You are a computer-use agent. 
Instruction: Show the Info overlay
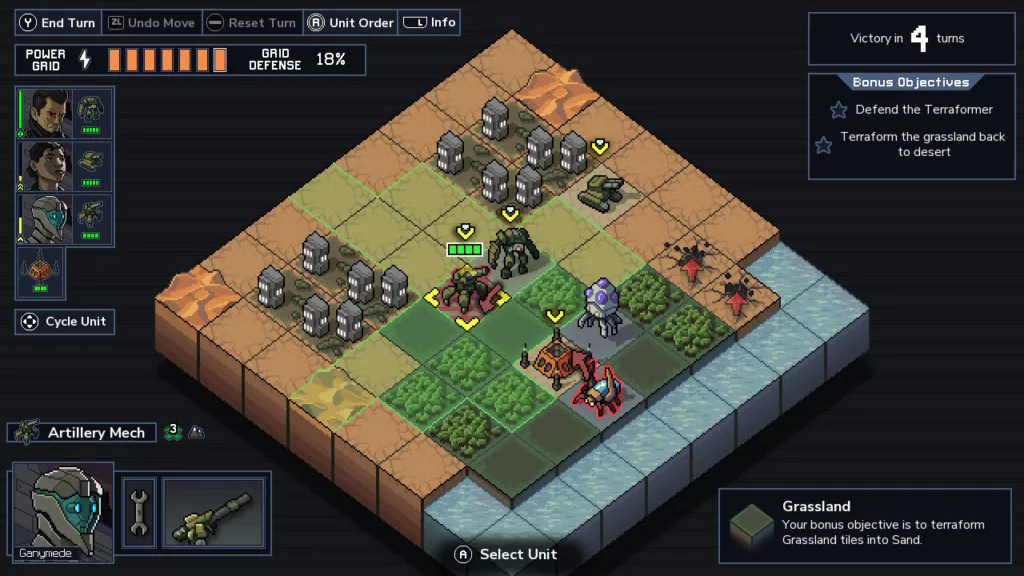click(x=430, y=23)
